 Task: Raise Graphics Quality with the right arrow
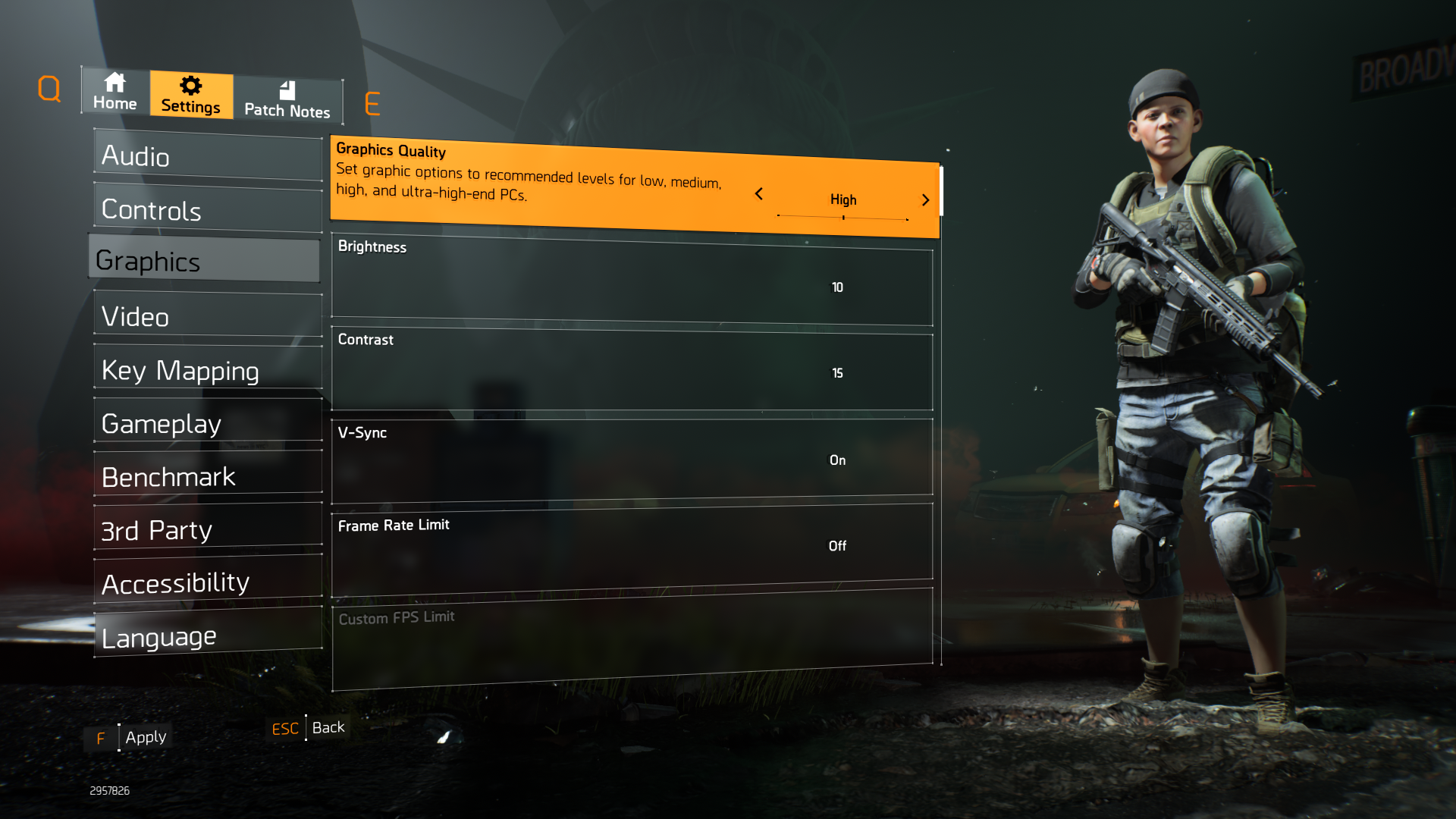[x=925, y=200]
